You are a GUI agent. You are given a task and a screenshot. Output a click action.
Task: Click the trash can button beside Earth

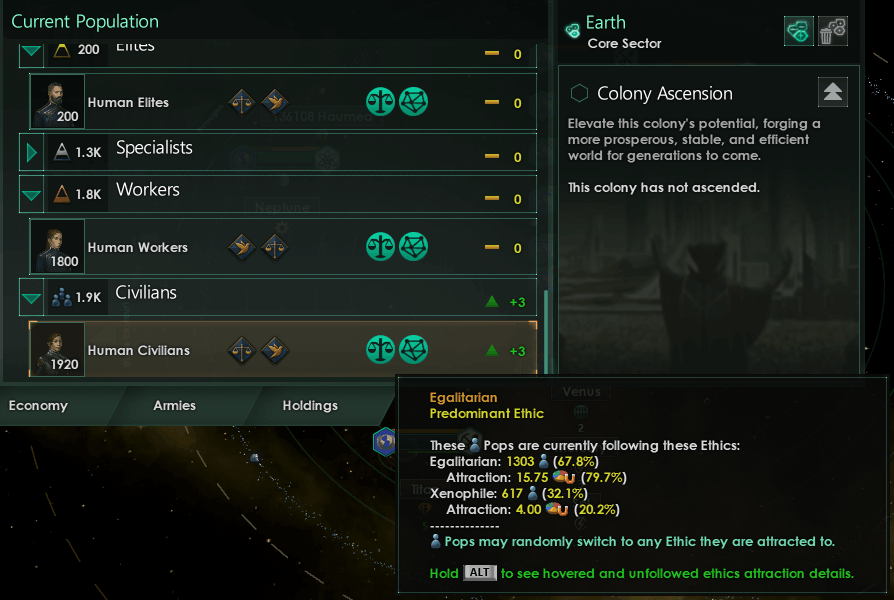click(x=833, y=31)
